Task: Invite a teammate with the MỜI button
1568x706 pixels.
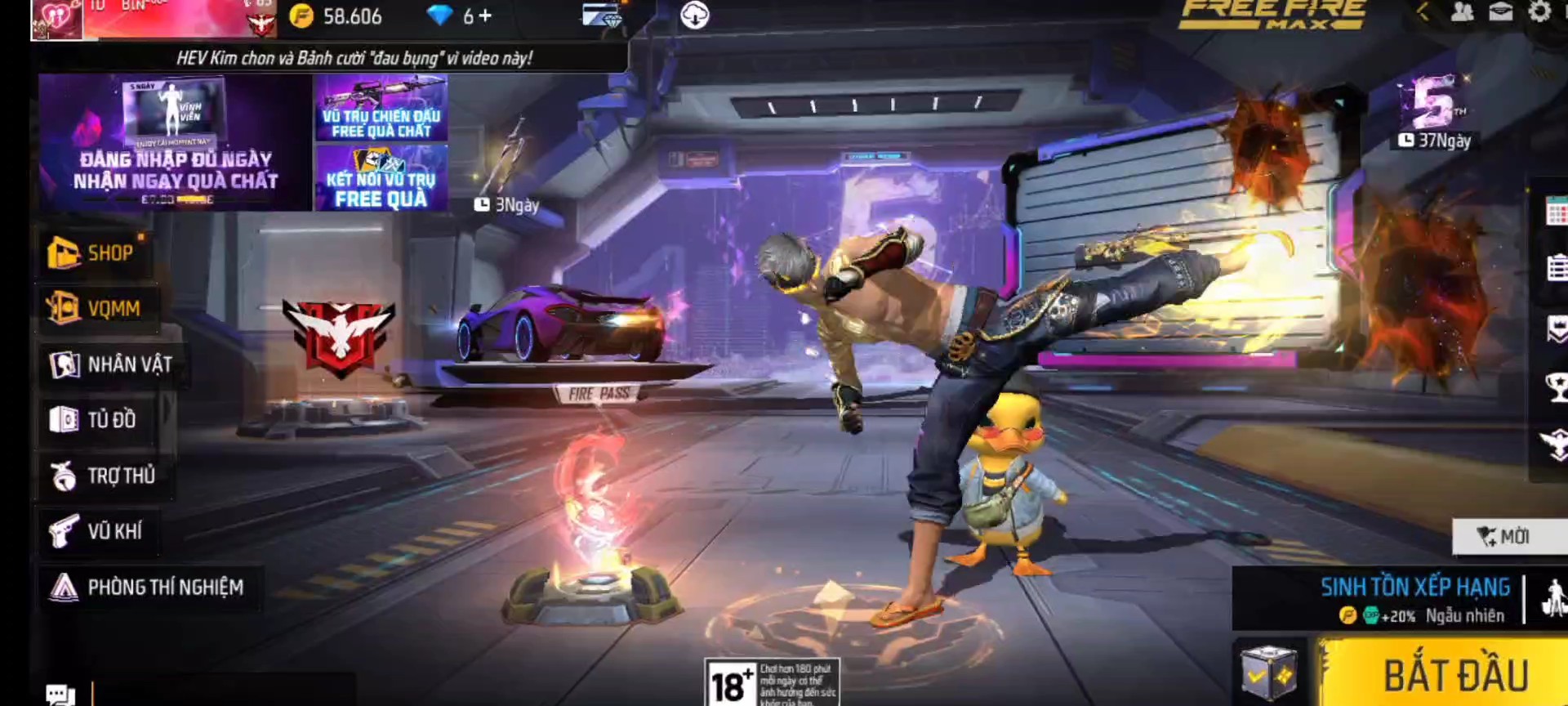Action: pyautogui.click(x=1504, y=537)
